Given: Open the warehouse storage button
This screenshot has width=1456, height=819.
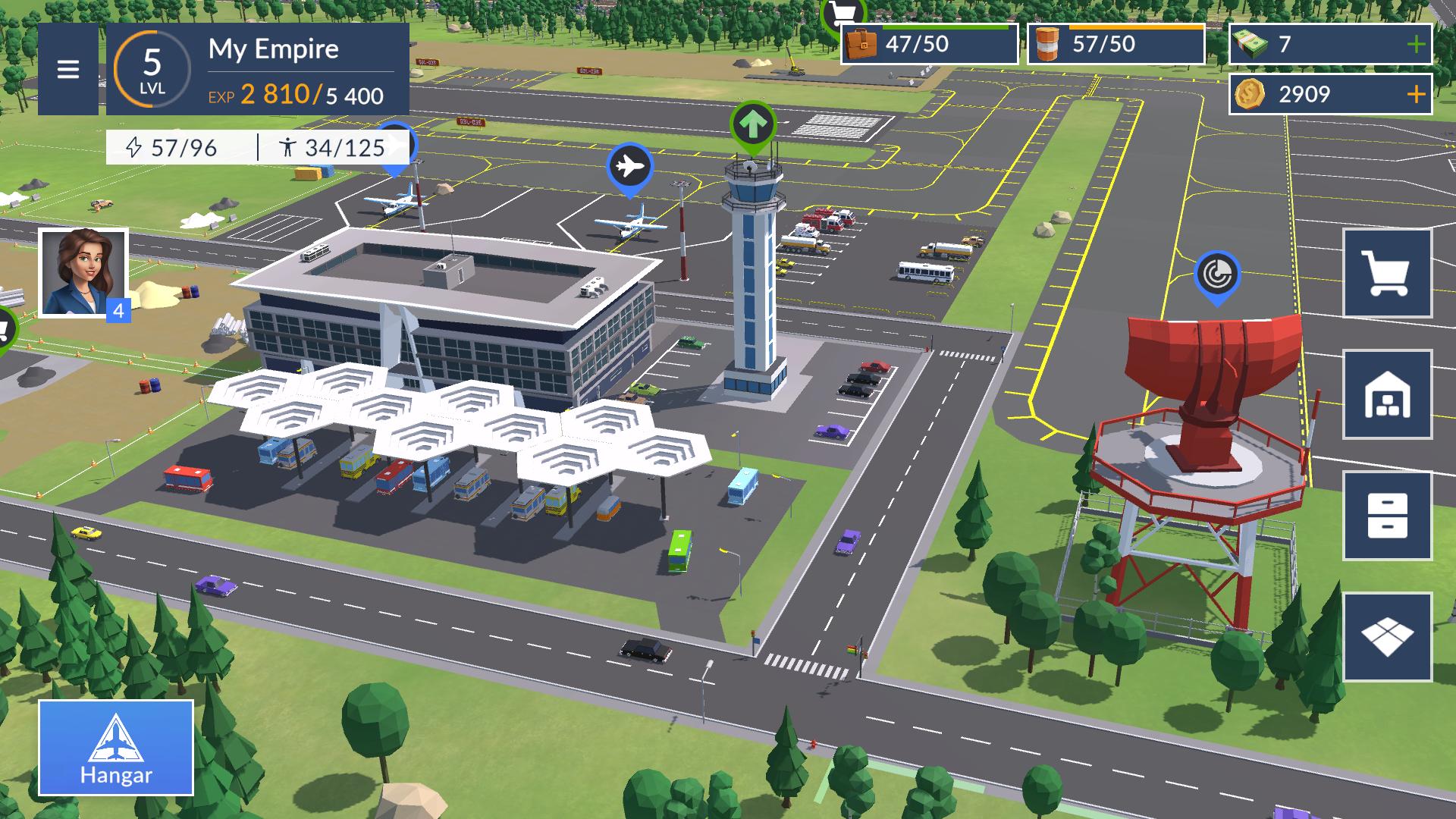Looking at the screenshot, I should click(x=1387, y=394).
